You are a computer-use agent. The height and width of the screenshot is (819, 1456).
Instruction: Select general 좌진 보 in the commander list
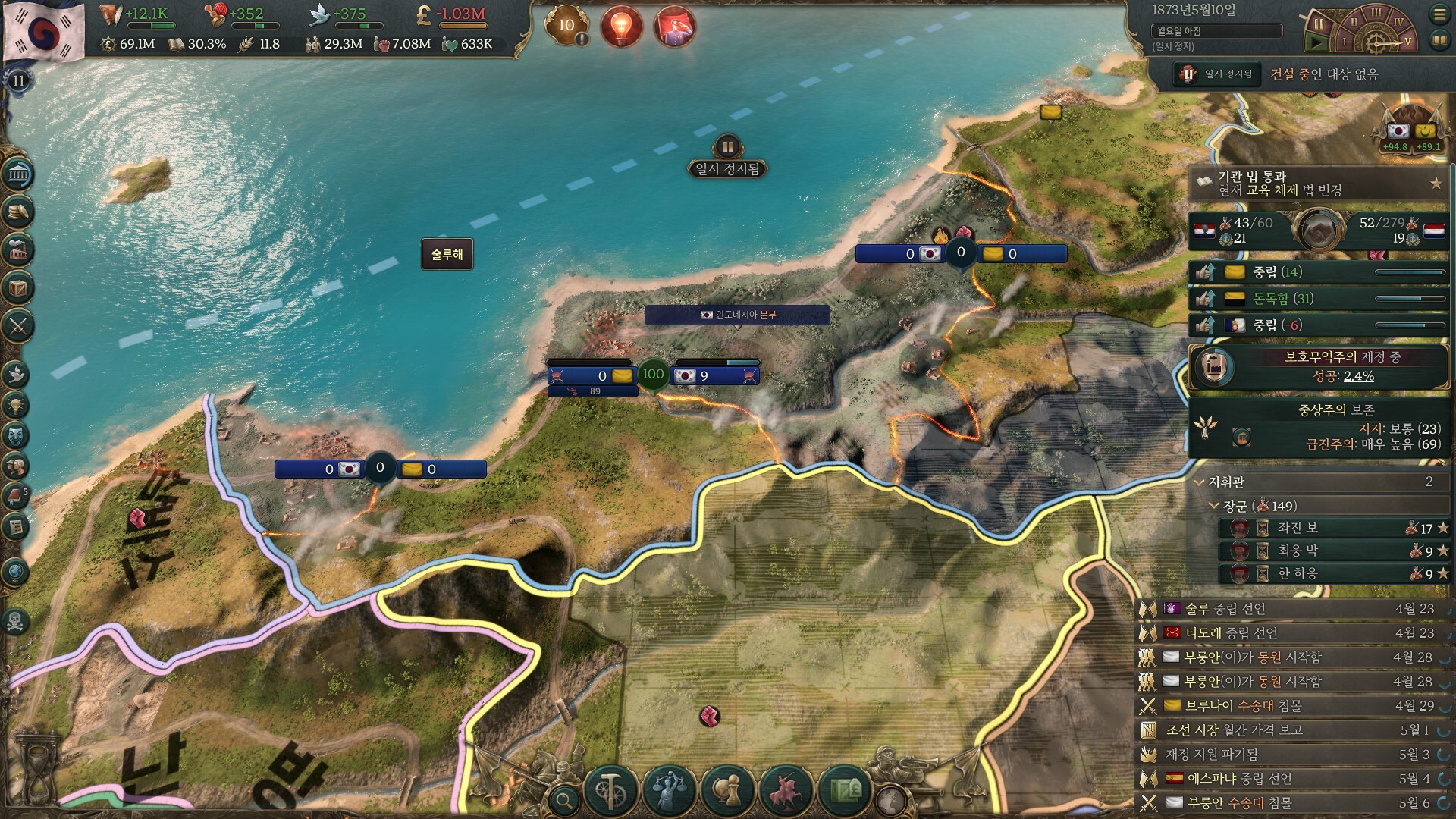(1298, 528)
